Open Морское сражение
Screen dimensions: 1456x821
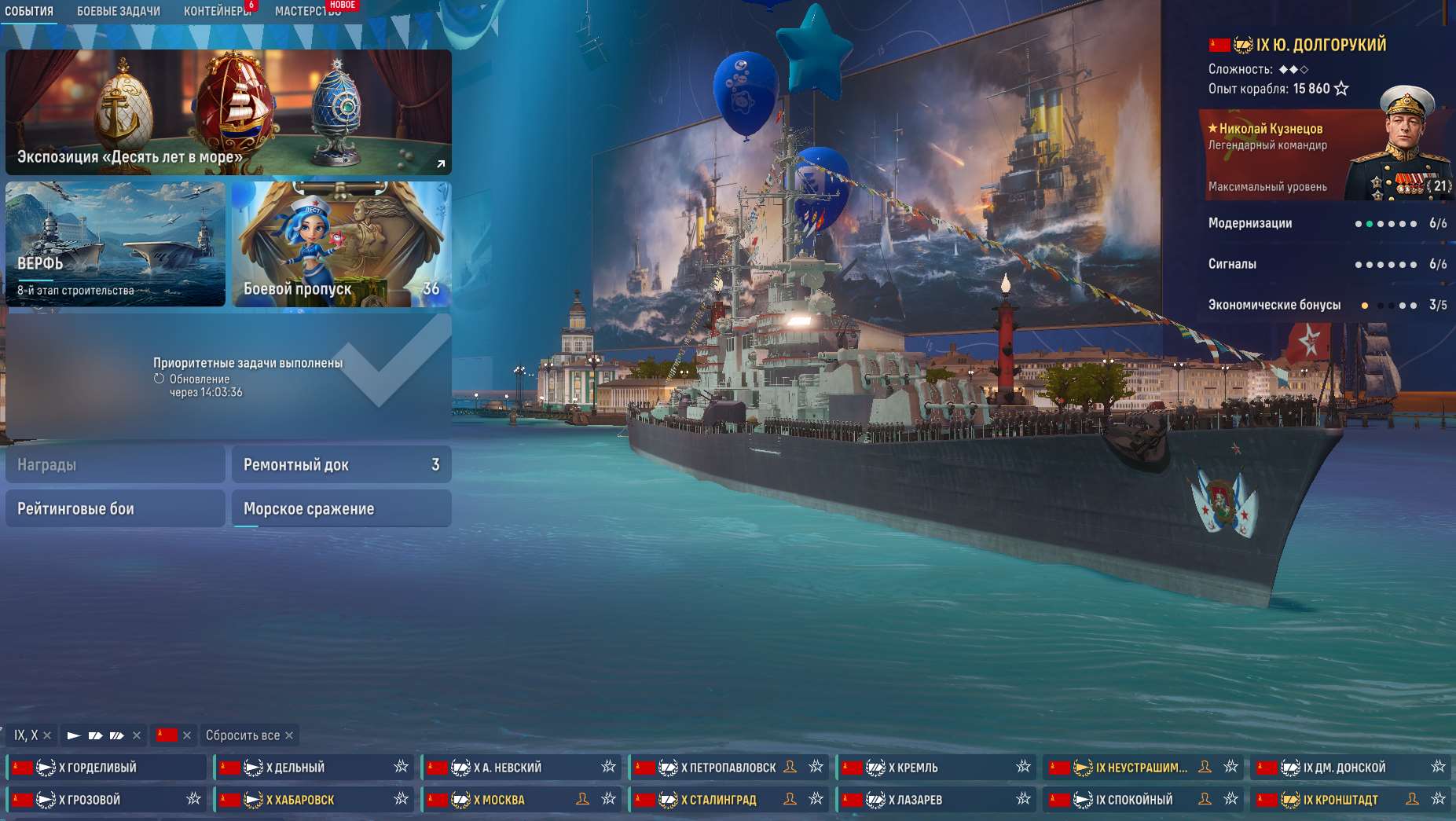point(339,508)
